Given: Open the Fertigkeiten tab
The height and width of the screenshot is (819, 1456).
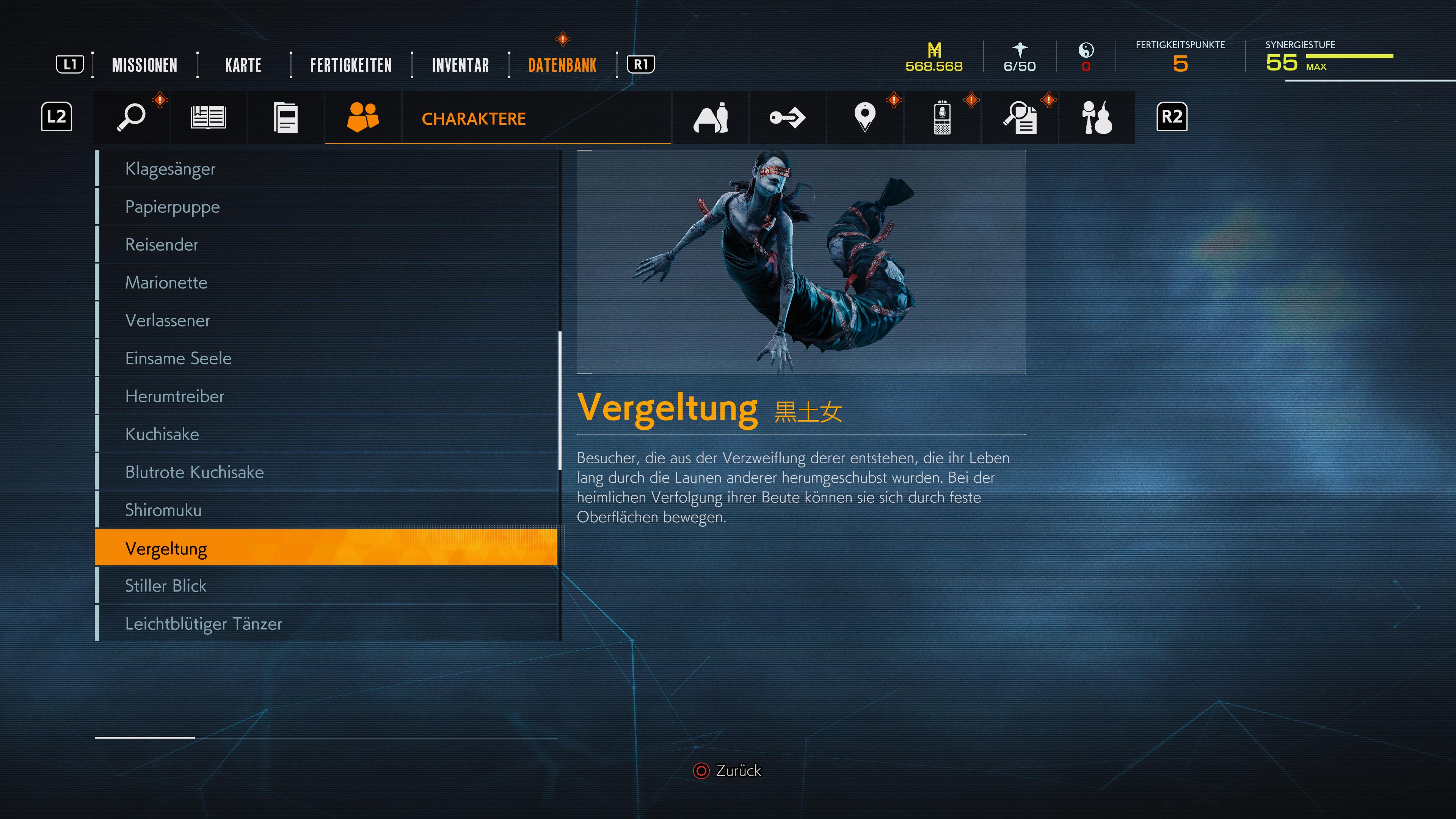Looking at the screenshot, I should (350, 65).
